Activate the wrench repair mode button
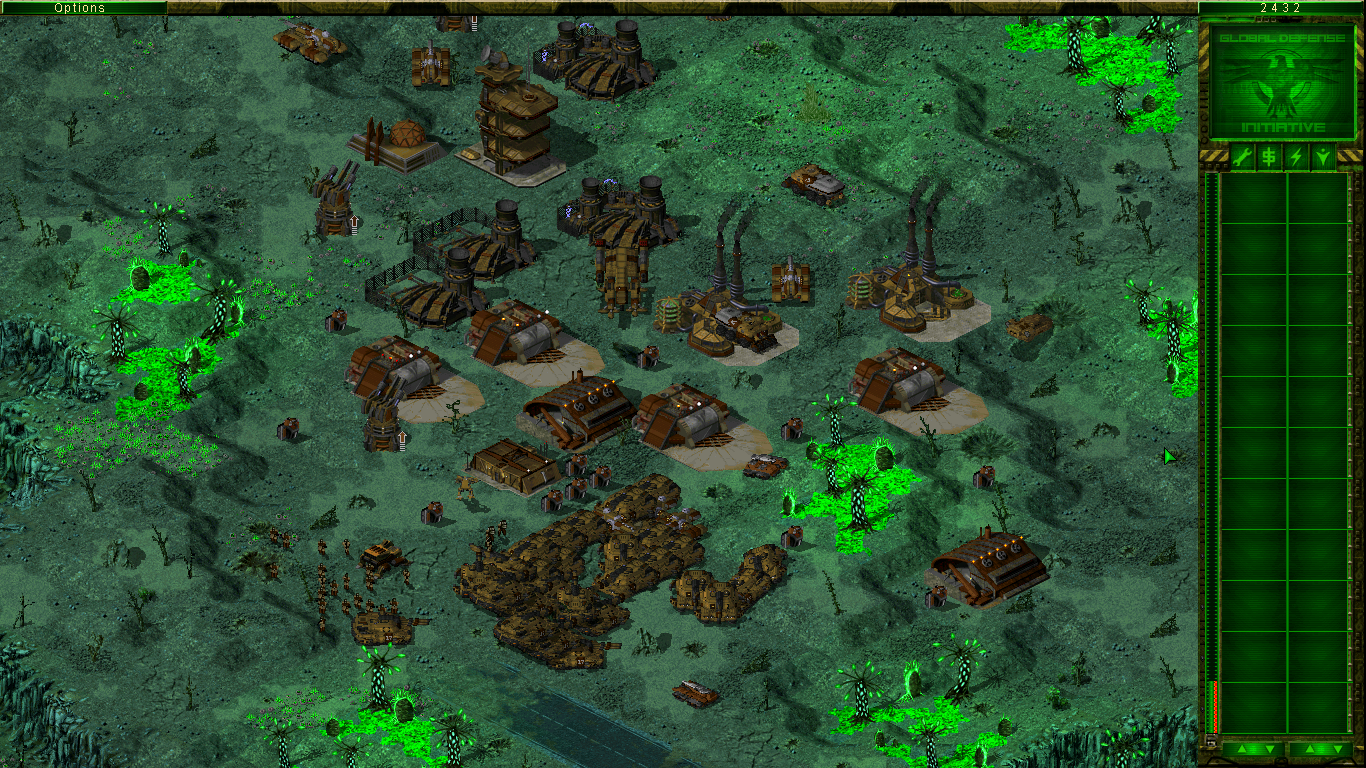The height and width of the screenshot is (768, 1366). 1242,157
